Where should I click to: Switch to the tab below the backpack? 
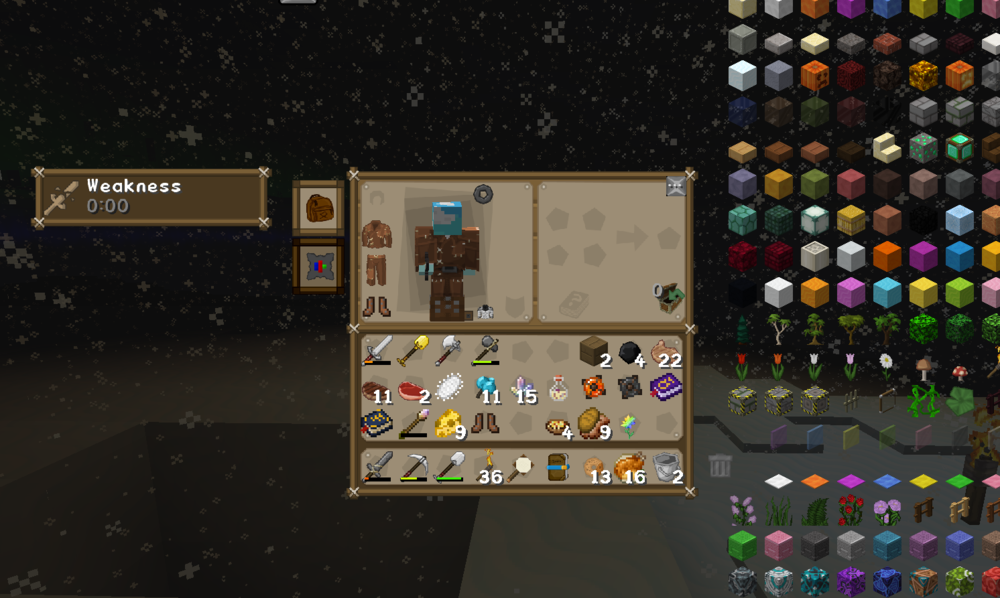(x=318, y=267)
